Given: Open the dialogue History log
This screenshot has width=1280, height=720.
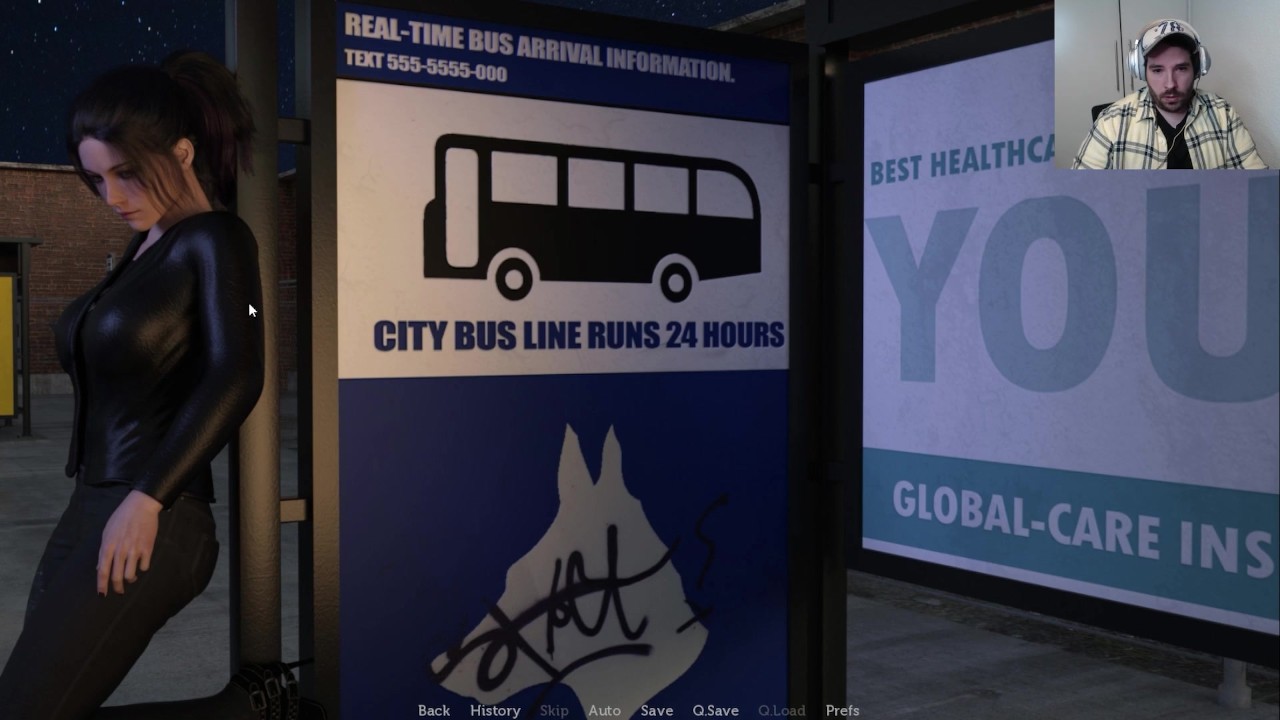Looking at the screenshot, I should [x=495, y=710].
